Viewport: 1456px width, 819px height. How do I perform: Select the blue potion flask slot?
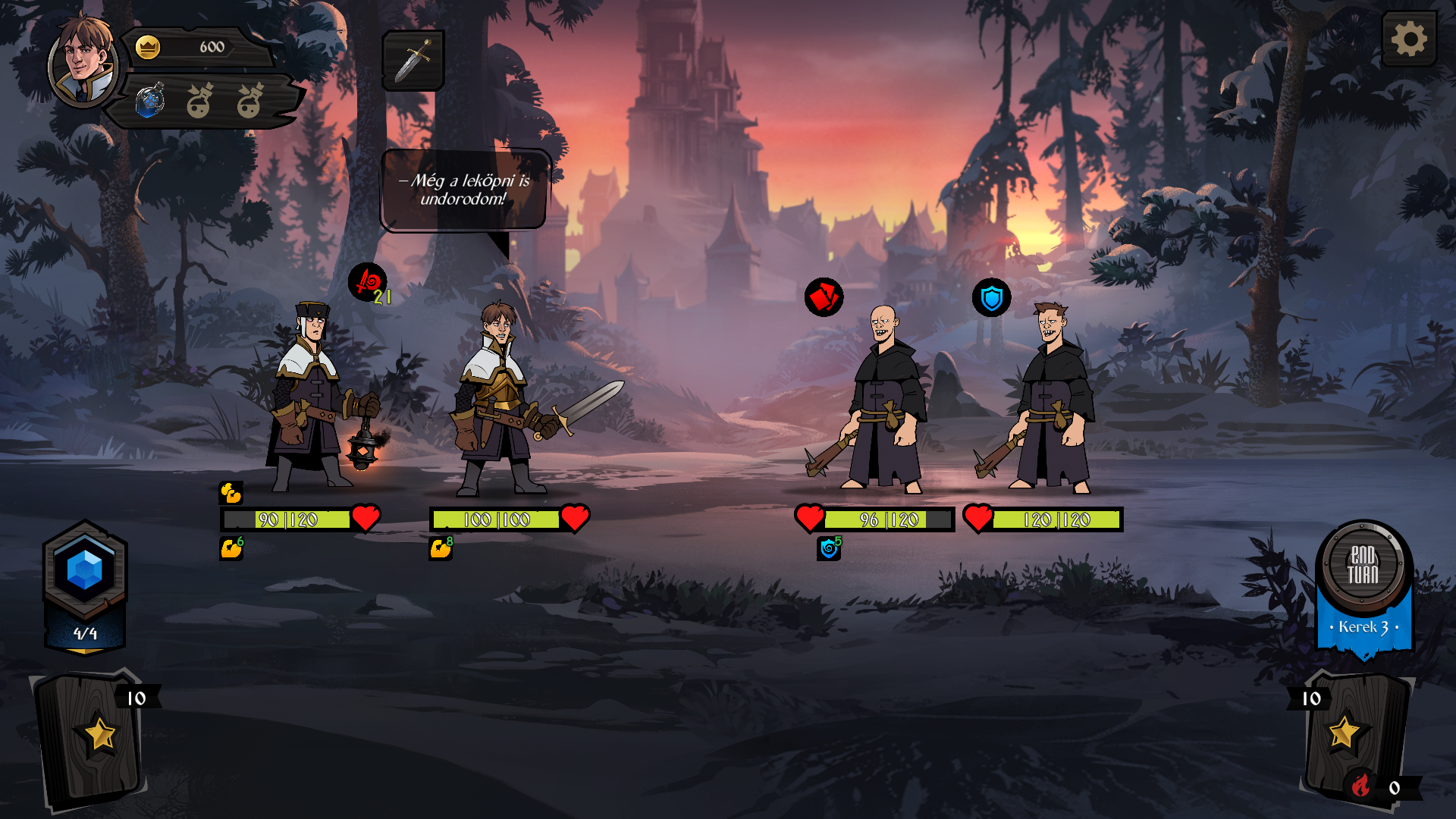coord(150,101)
